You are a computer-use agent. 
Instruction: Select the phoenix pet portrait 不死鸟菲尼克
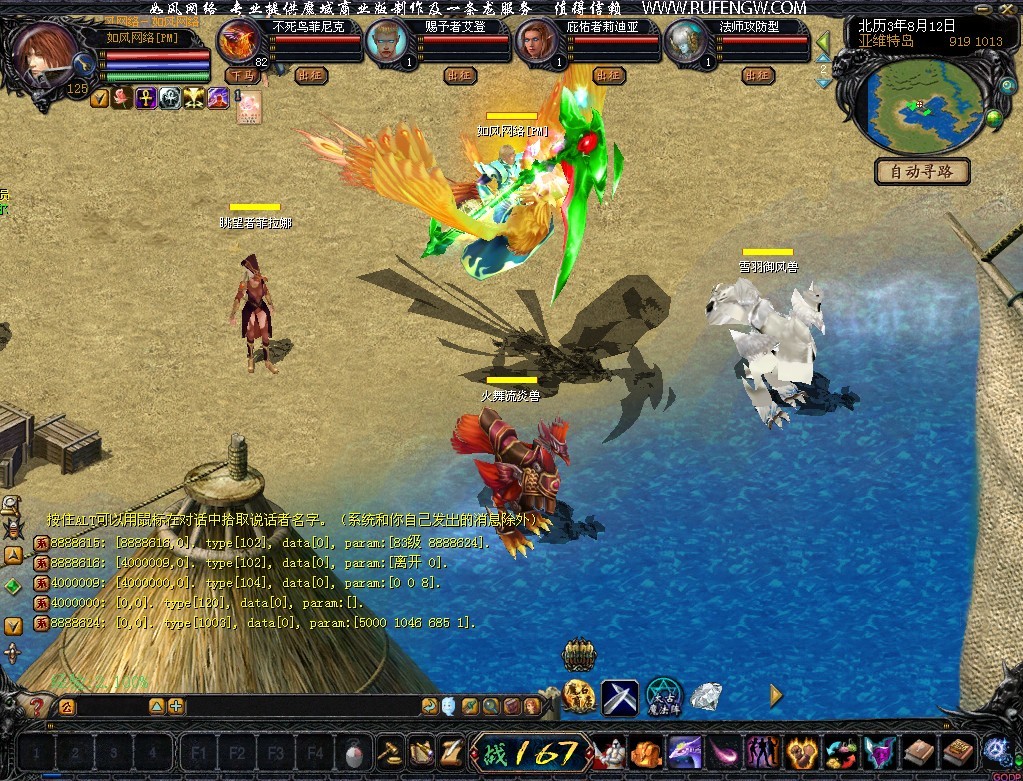240,42
